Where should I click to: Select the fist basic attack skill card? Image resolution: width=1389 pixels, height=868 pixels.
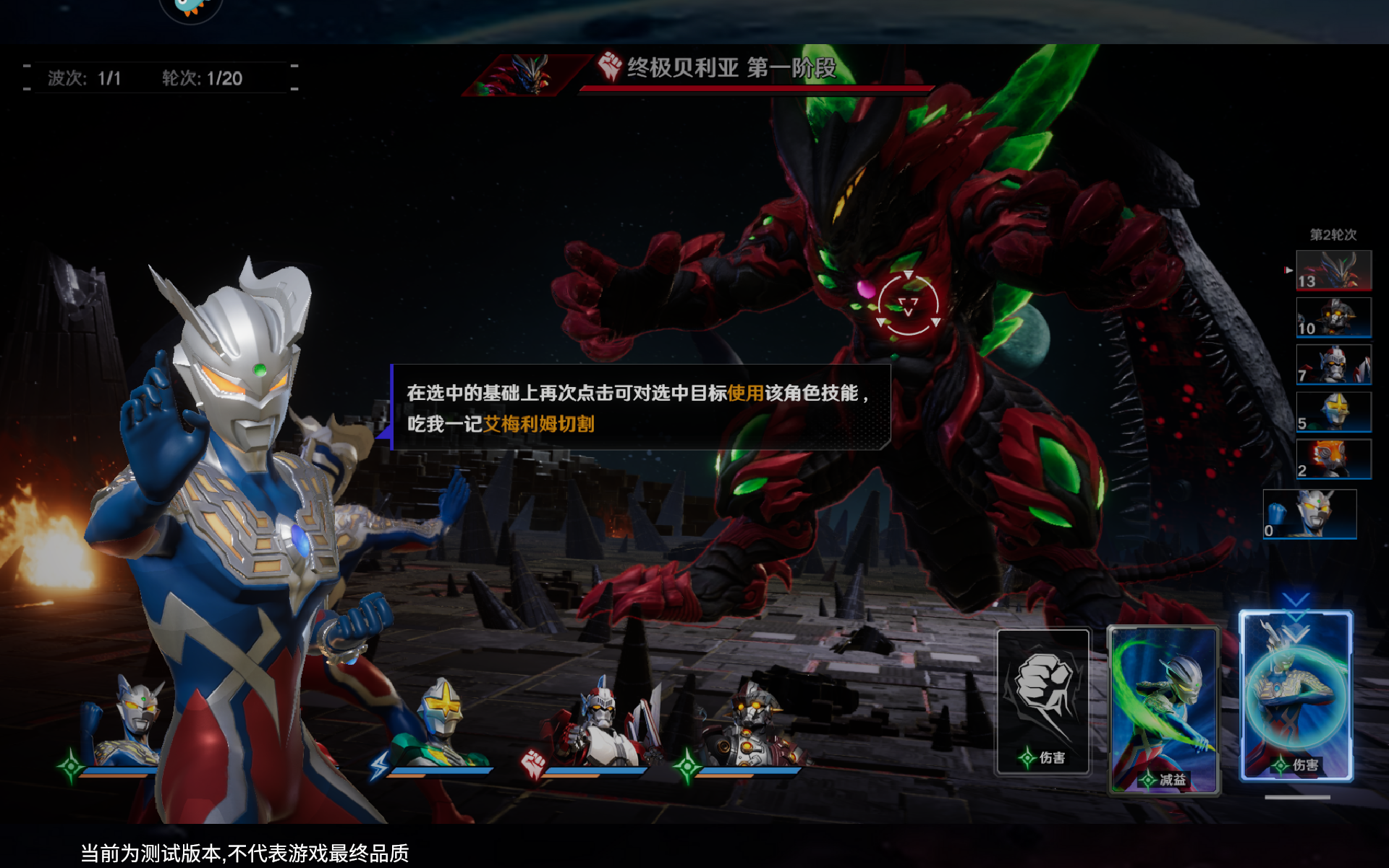pyautogui.click(x=1042, y=702)
